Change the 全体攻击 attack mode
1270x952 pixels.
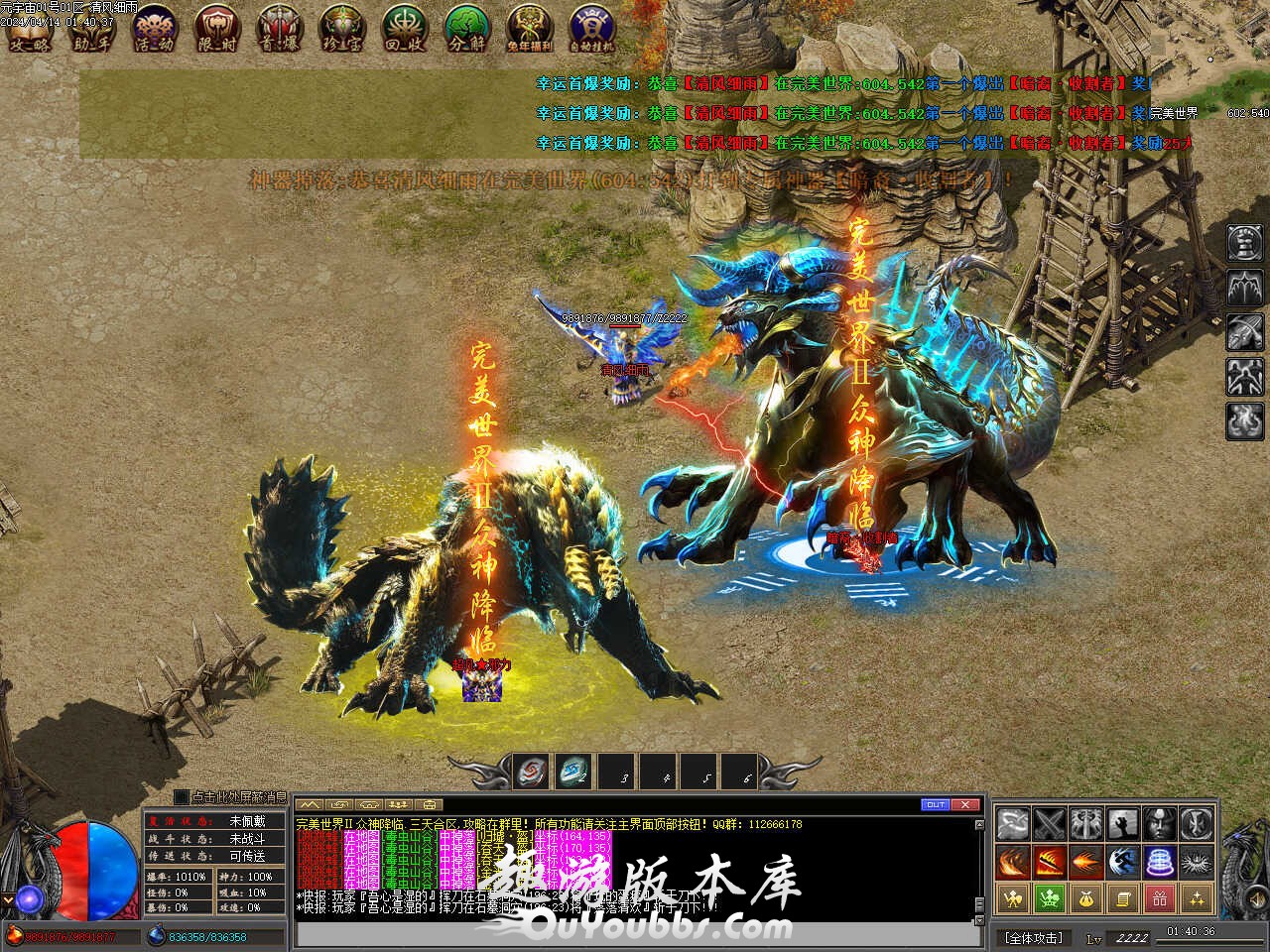coord(1034,937)
